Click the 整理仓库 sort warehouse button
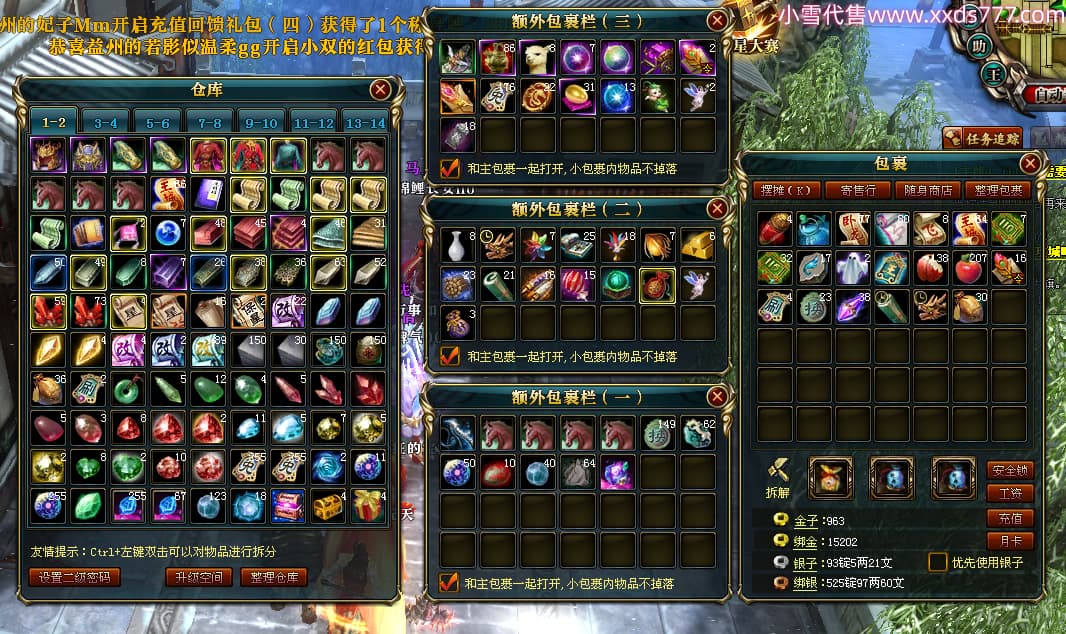 pos(274,577)
